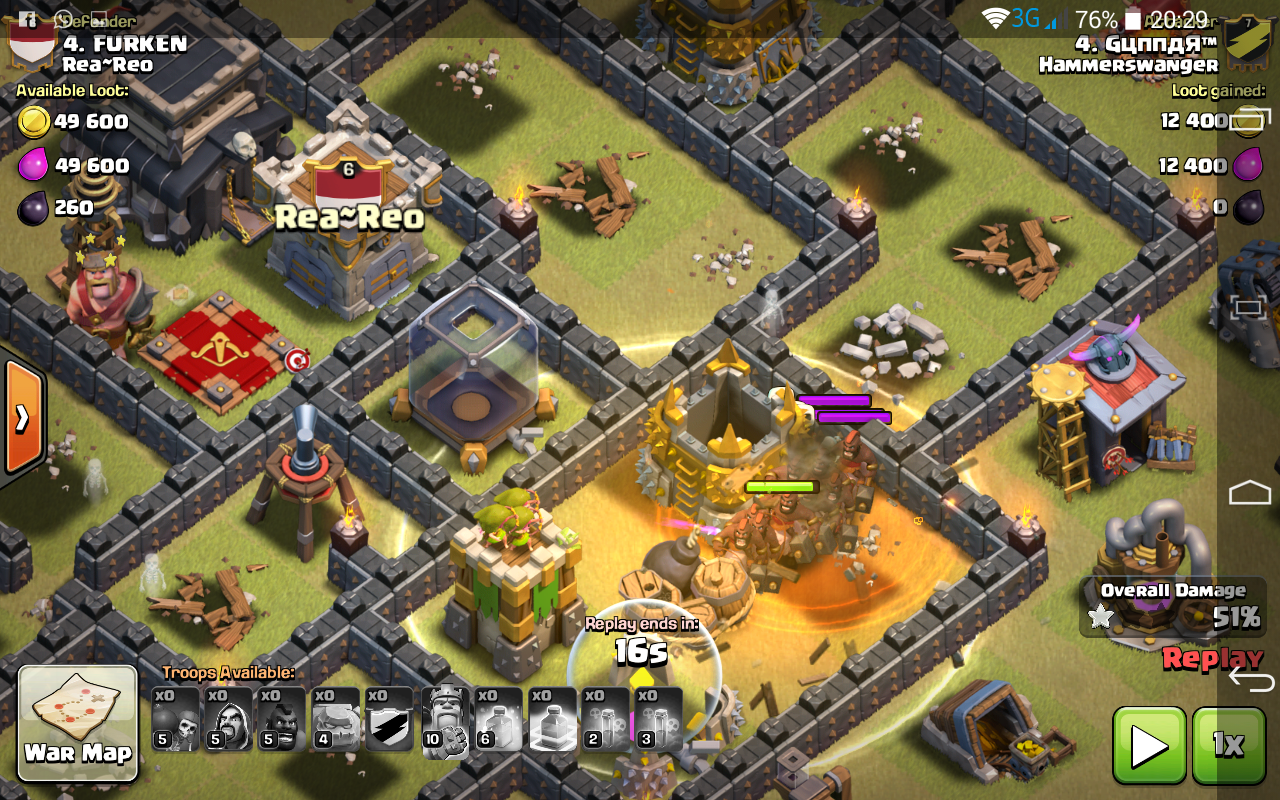The image size is (1280, 800).
Task: Select the level 6 spell bottle slot
Action: [x=497, y=719]
